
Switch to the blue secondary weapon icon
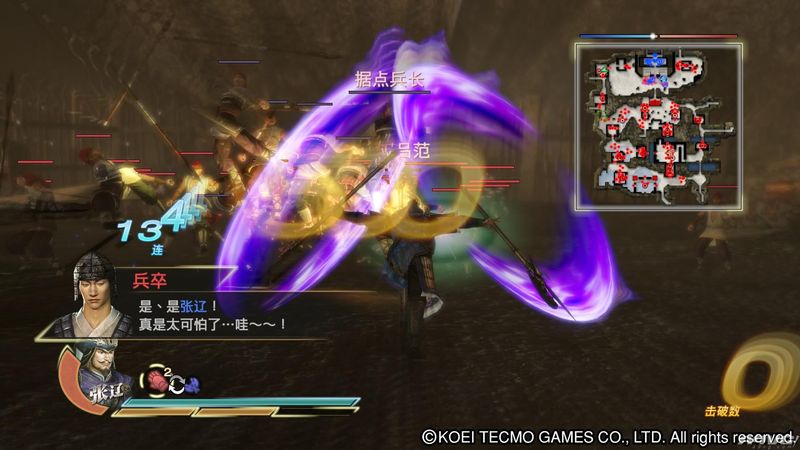click(x=192, y=381)
